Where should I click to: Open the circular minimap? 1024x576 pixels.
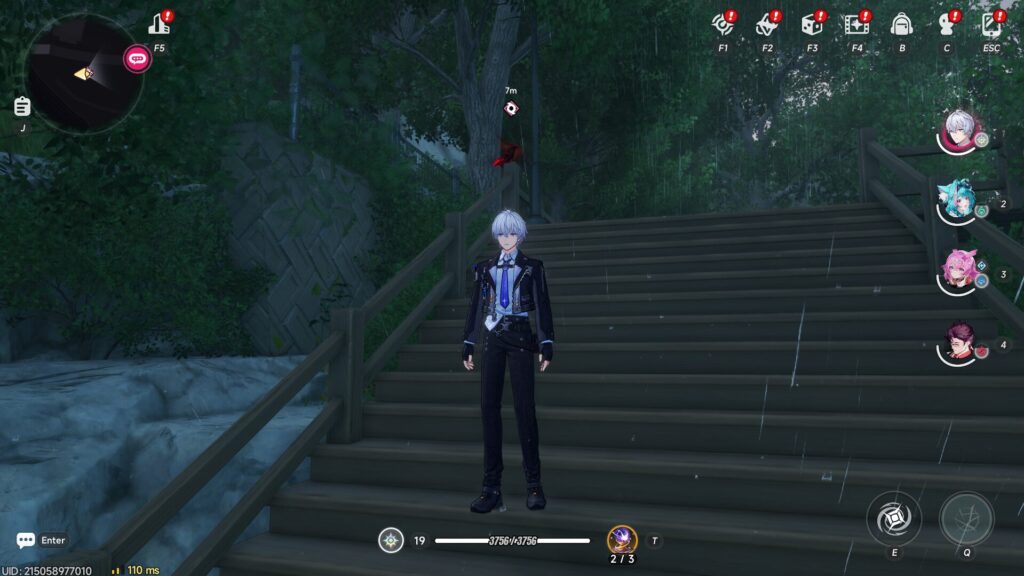click(x=84, y=73)
